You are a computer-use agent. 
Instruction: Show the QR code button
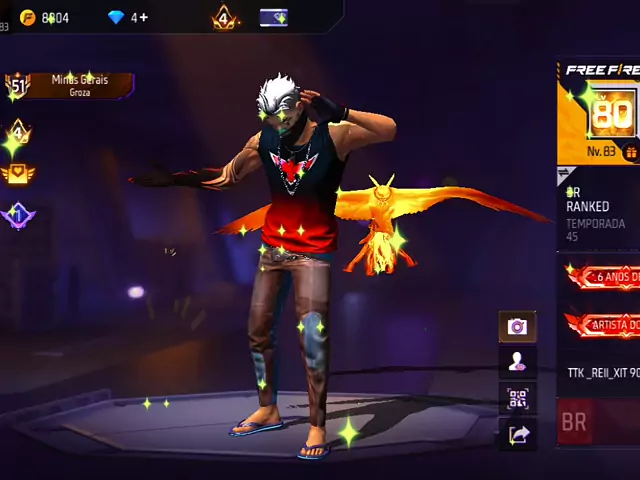pyautogui.click(x=517, y=399)
